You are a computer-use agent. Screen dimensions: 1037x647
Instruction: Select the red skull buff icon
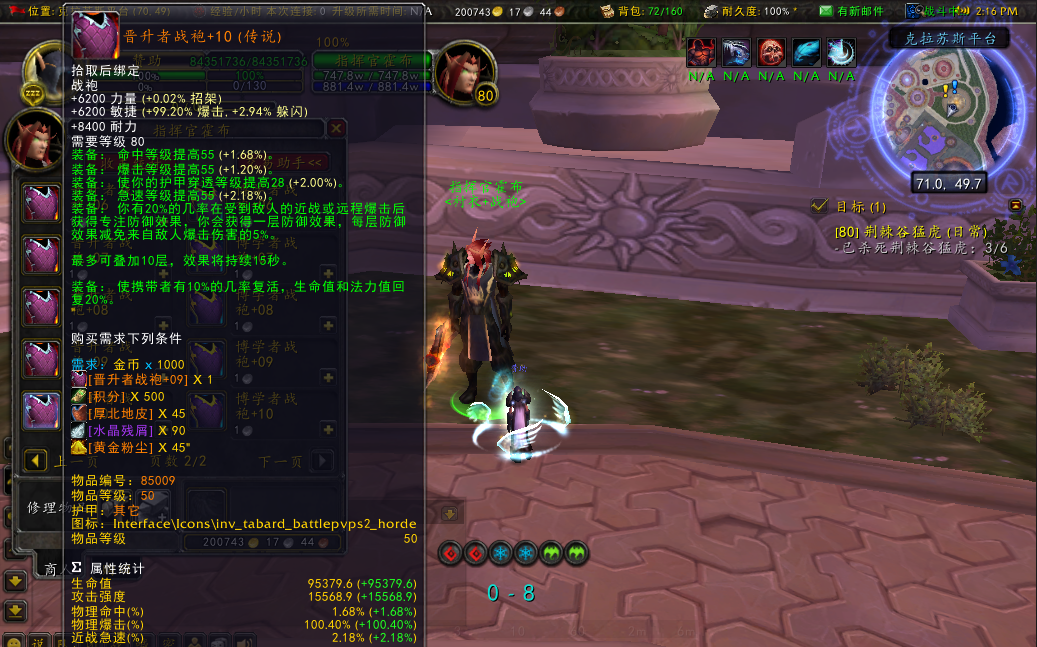click(771, 52)
